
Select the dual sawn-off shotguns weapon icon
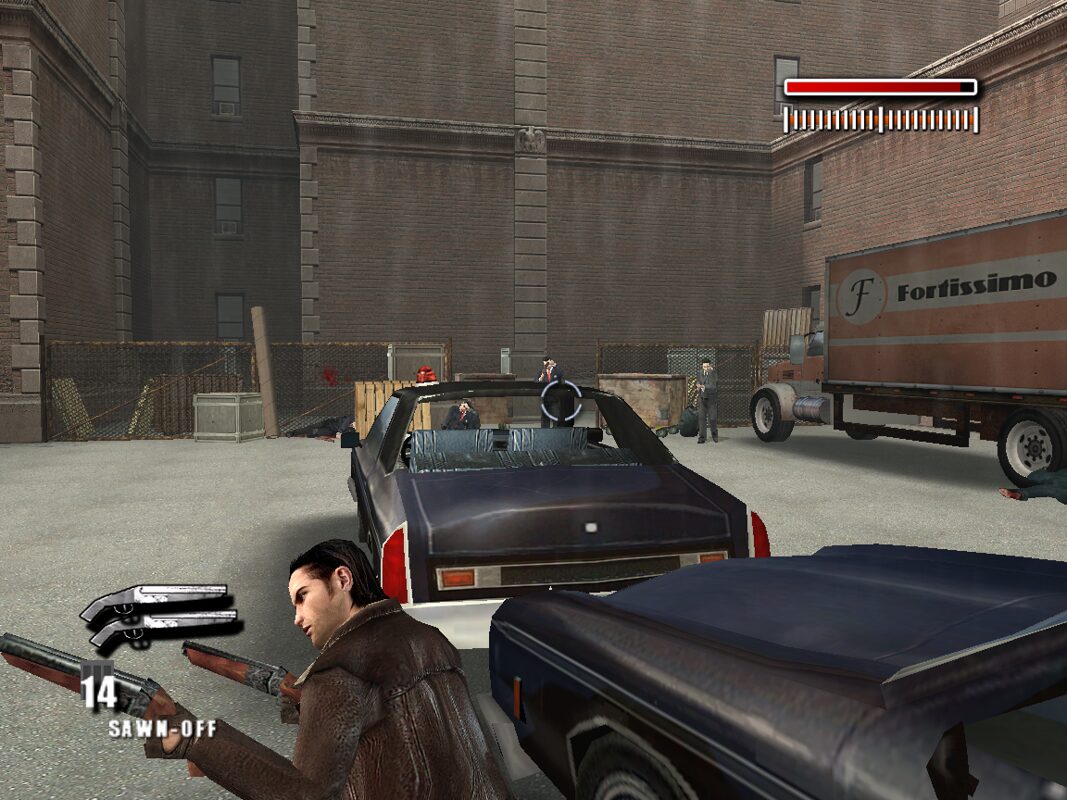[161, 617]
